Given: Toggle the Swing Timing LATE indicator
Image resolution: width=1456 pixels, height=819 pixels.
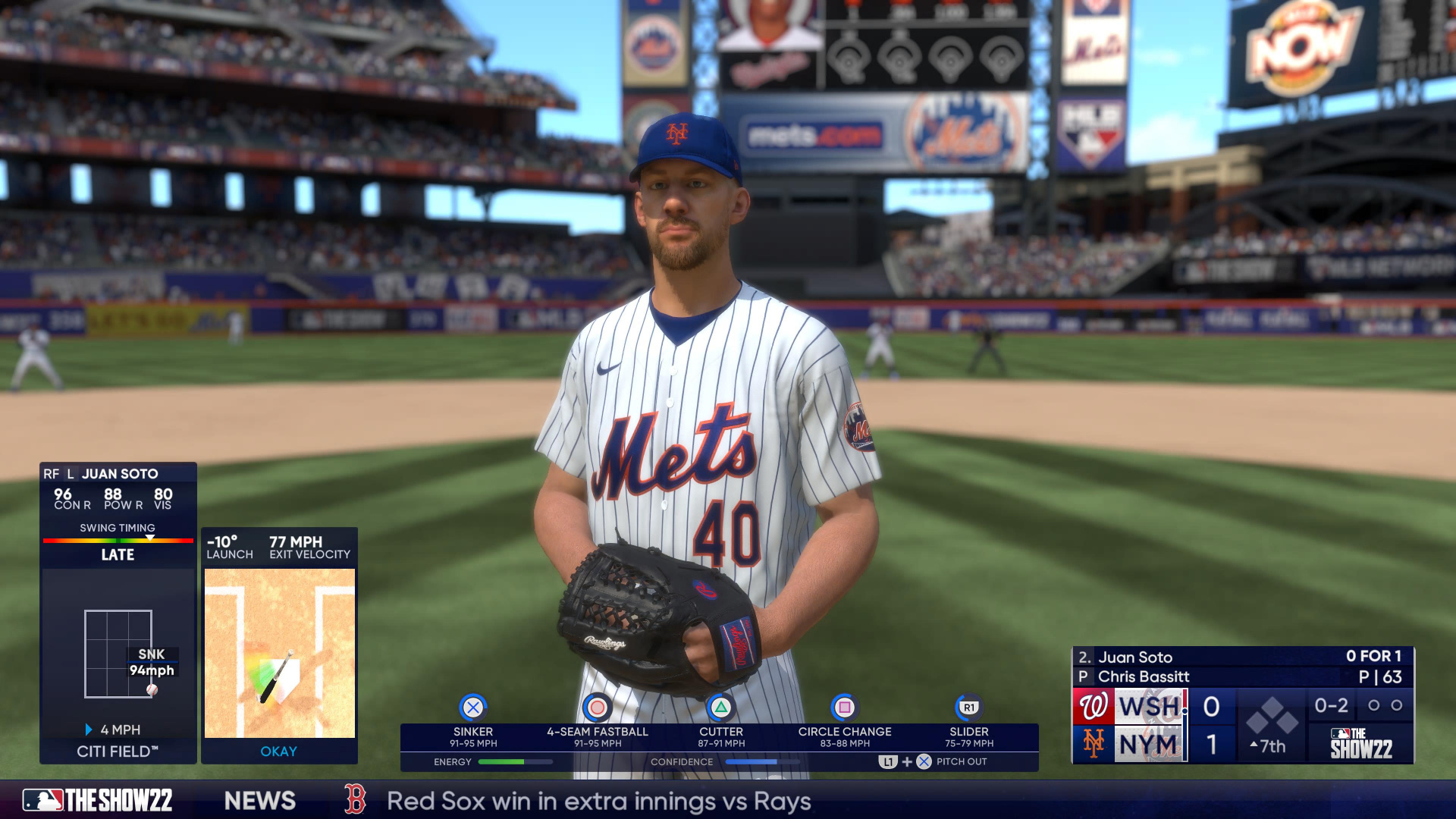Looking at the screenshot, I should 118,555.
